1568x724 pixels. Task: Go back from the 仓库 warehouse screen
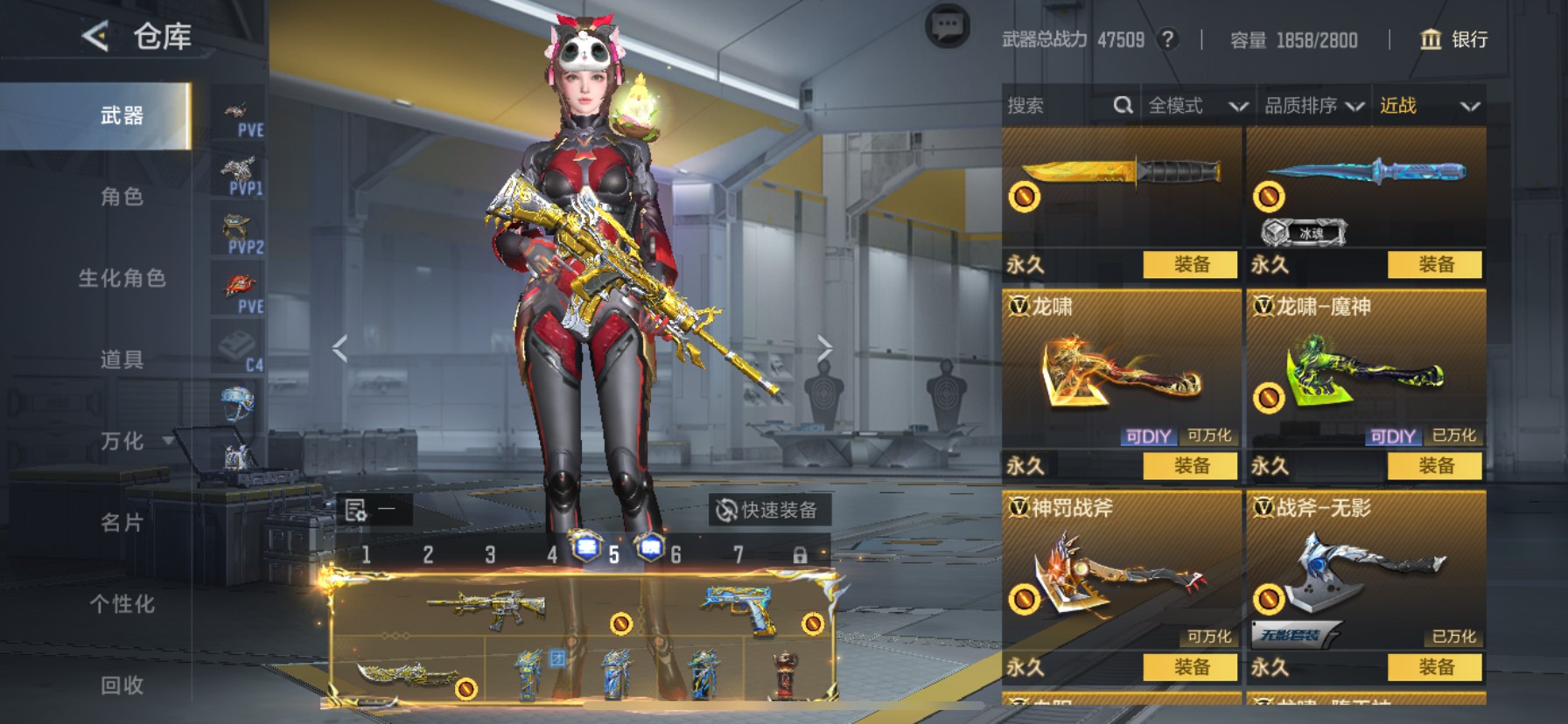coord(95,37)
